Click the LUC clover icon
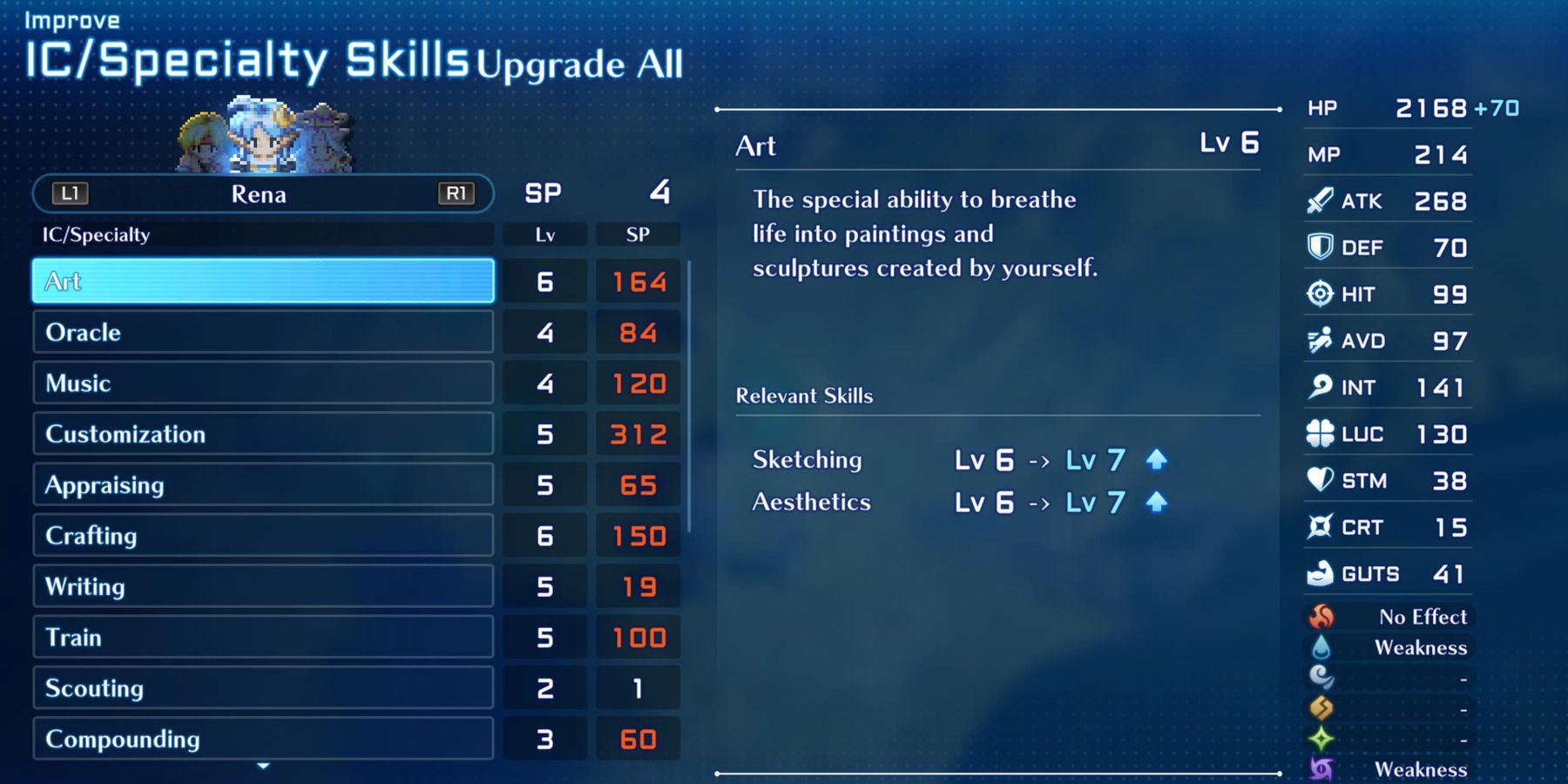The image size is (1568, 784). tap(1321, 434)
